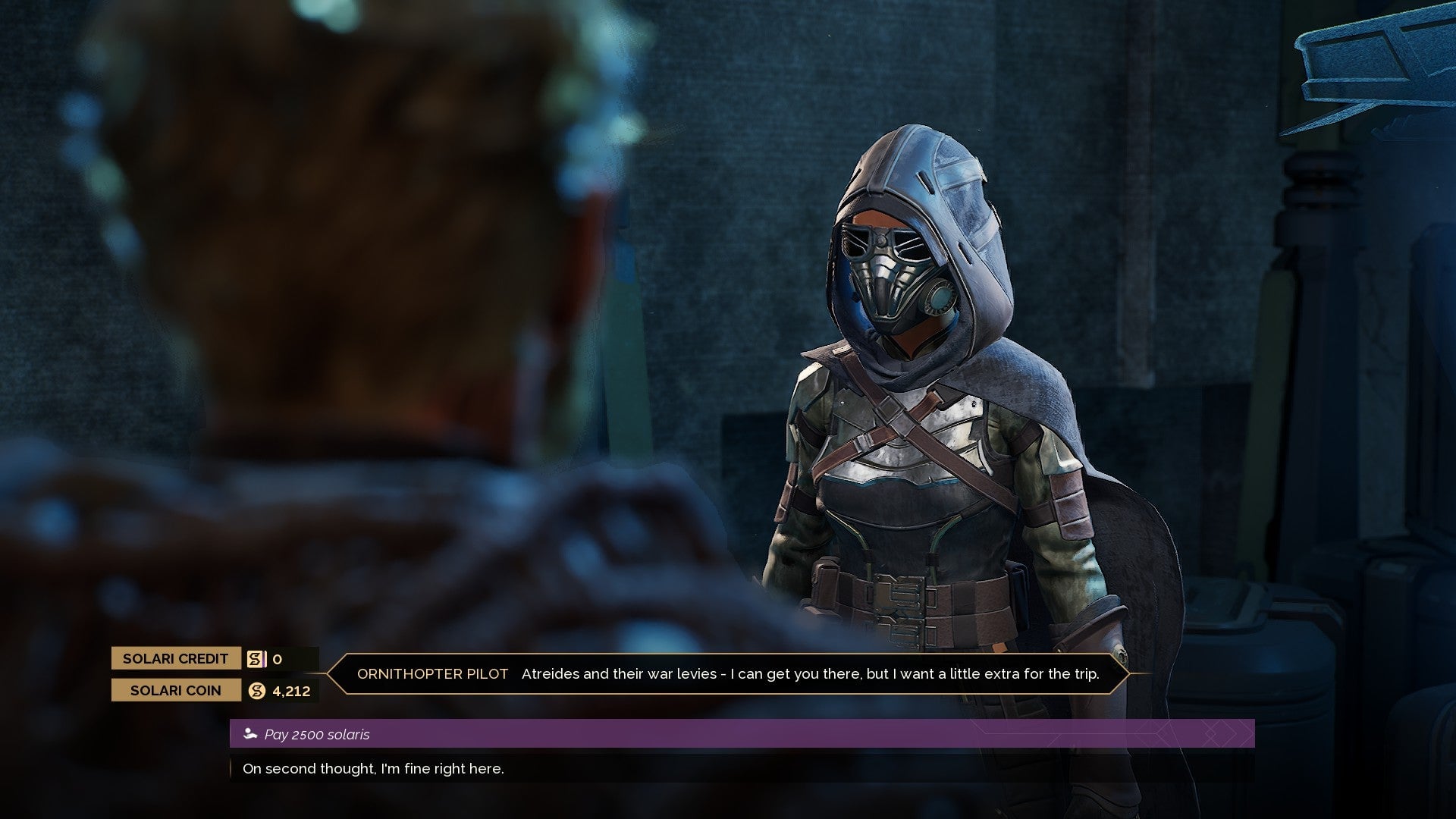This screenshot has width=1456, height=819.
Task: Click the ORNITHOPTER PILOT speaker name
Action: point(434,673)
